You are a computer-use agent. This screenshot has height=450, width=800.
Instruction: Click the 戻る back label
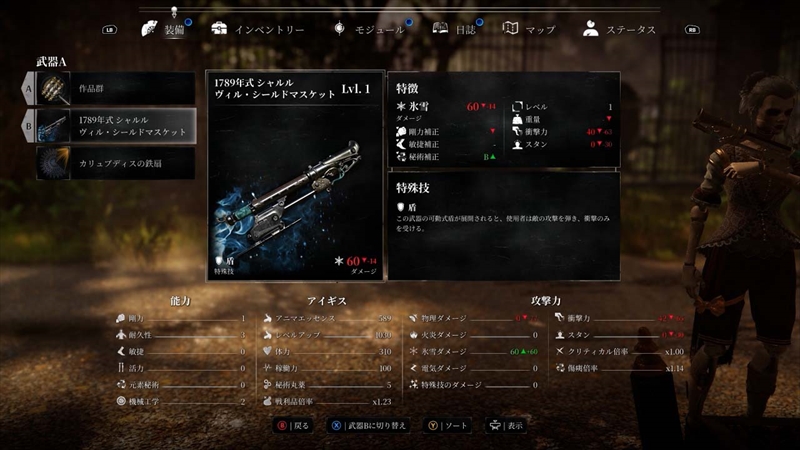point(299,424)
